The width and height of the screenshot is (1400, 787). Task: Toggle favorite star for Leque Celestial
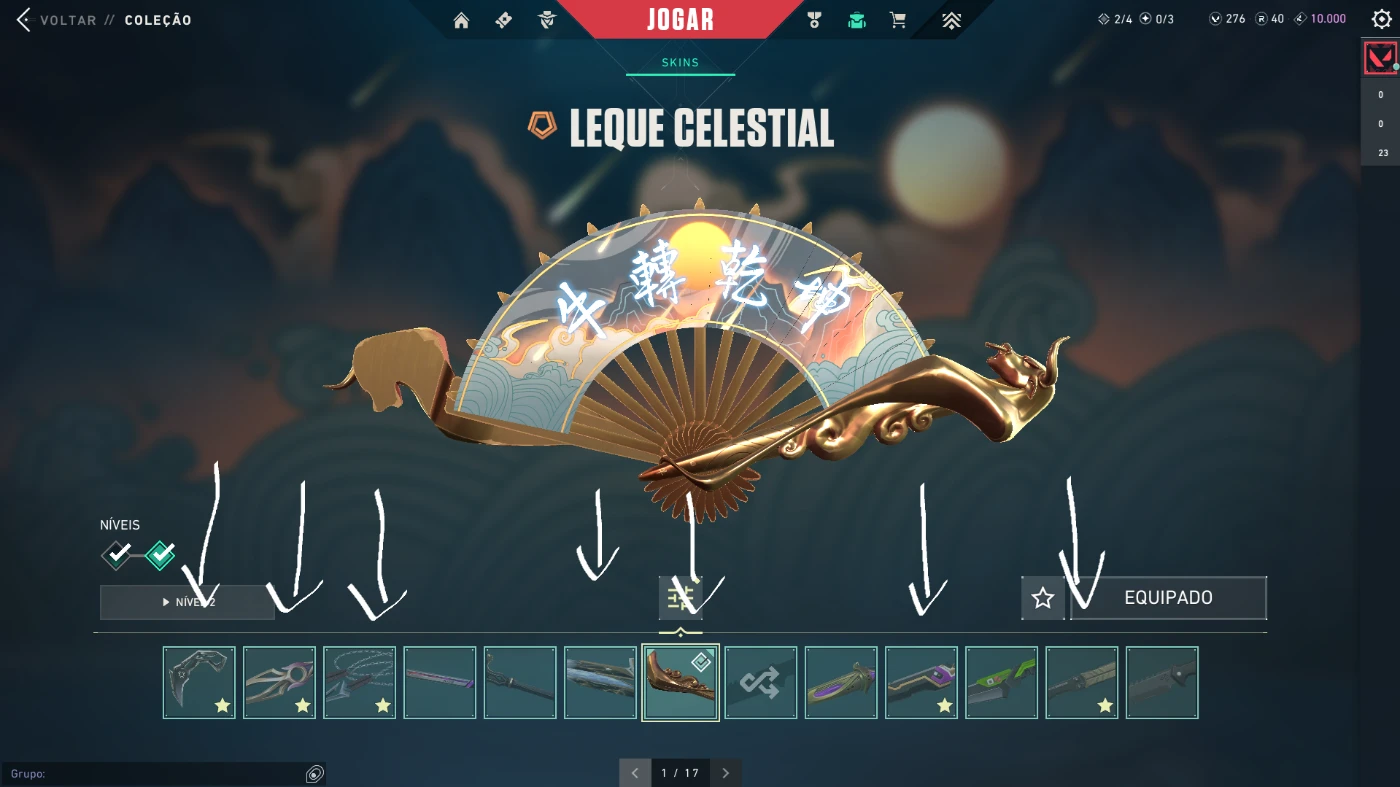pos(1043,598)
